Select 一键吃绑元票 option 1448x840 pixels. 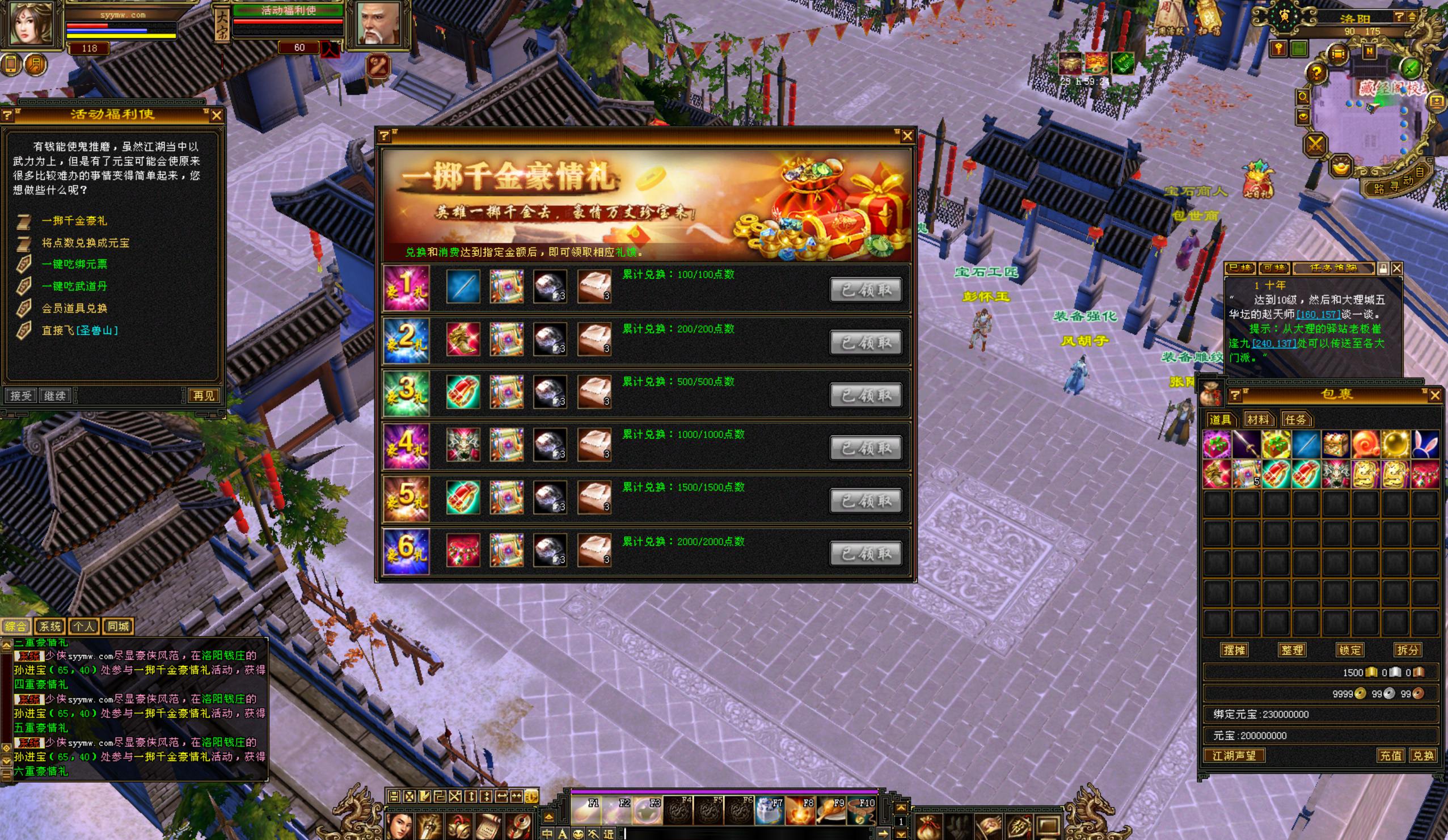[x=74, y=264]
